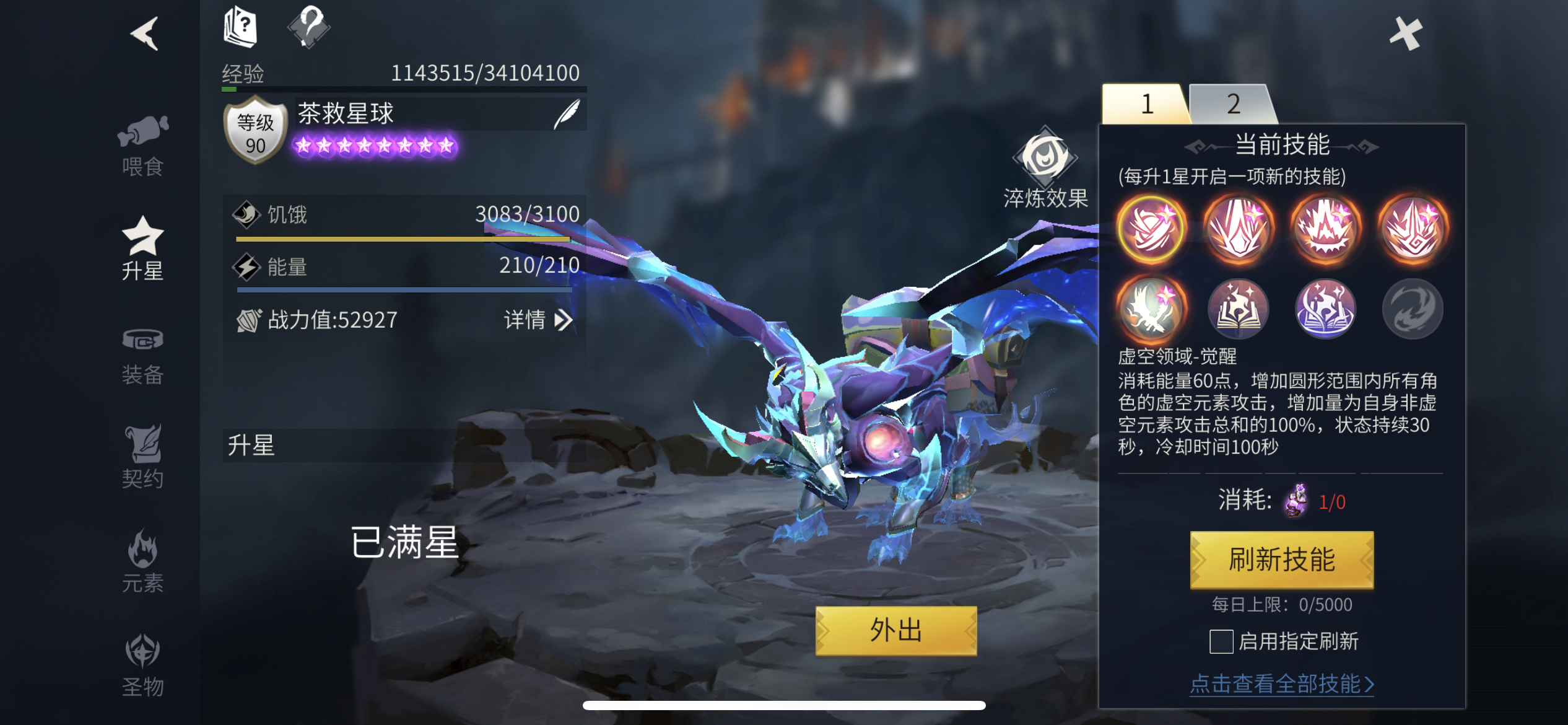Screen dimensions: 1568x725
Task: Select skill set tab 1
Action: [x=1146, y=104]
